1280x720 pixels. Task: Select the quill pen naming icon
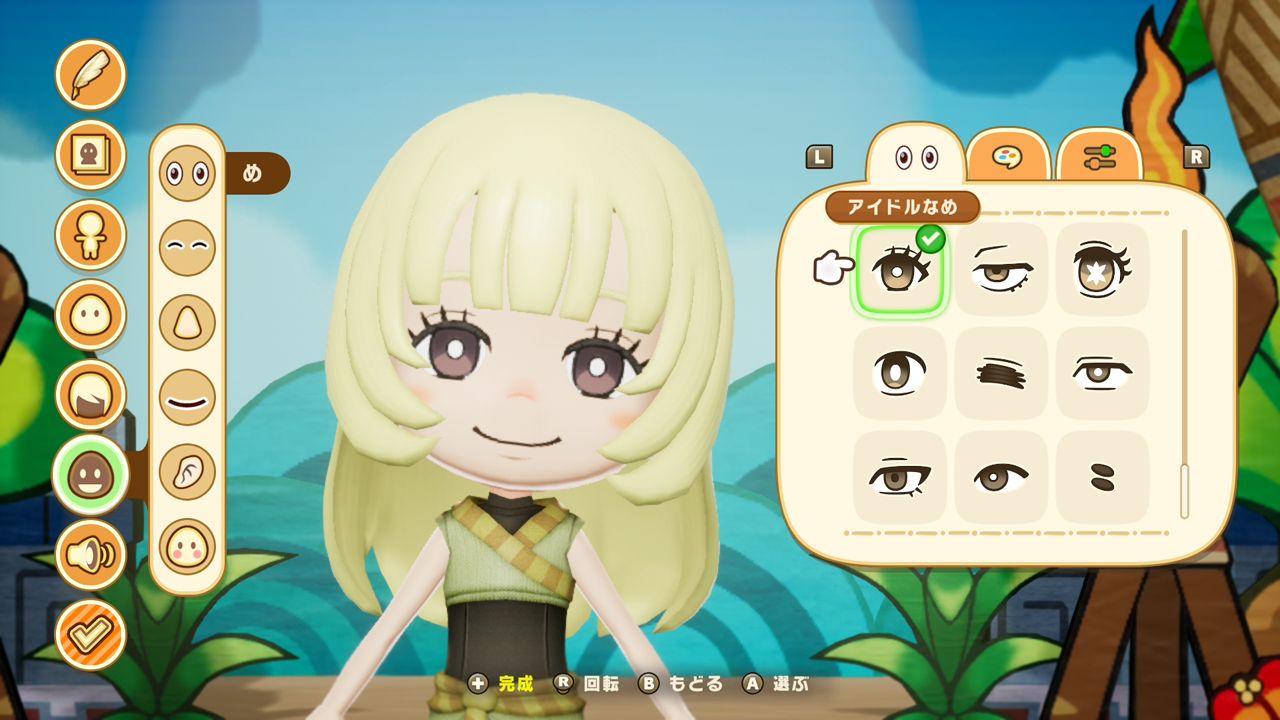[x=90, y=74]
